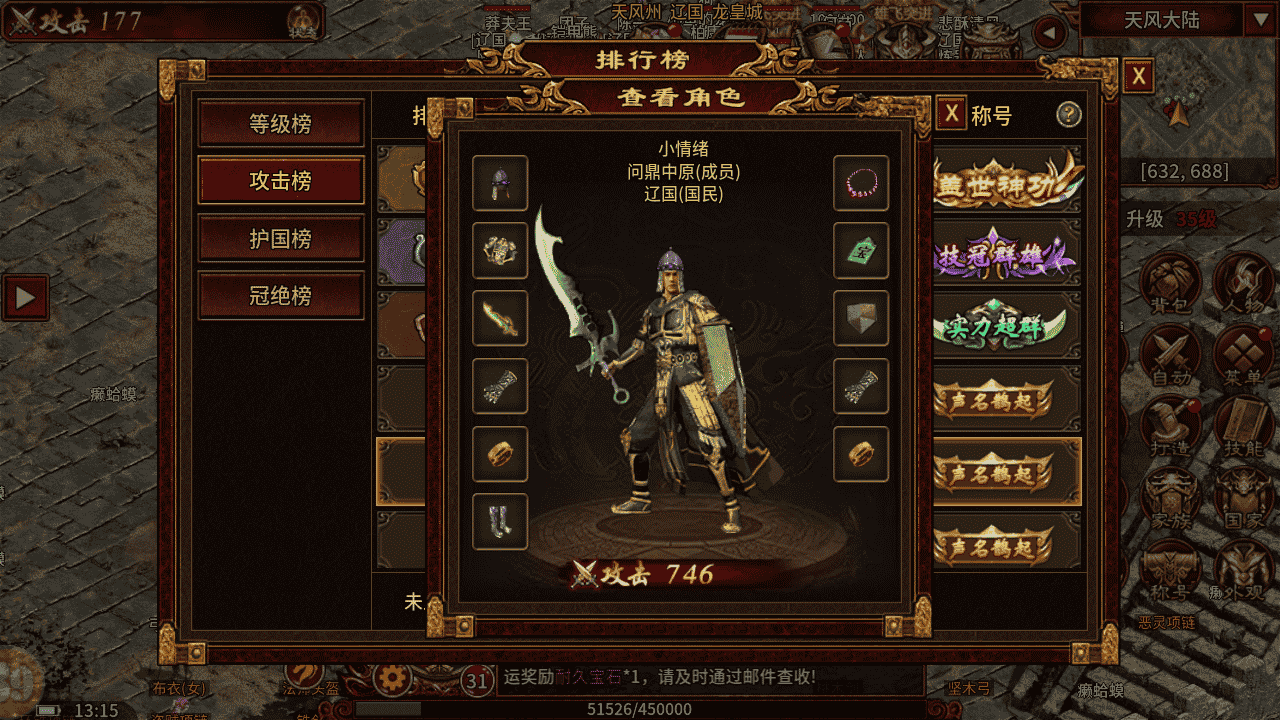Inspect the sword weapon slot
Screen dimensions: 1280x720
tap(500, 318)
